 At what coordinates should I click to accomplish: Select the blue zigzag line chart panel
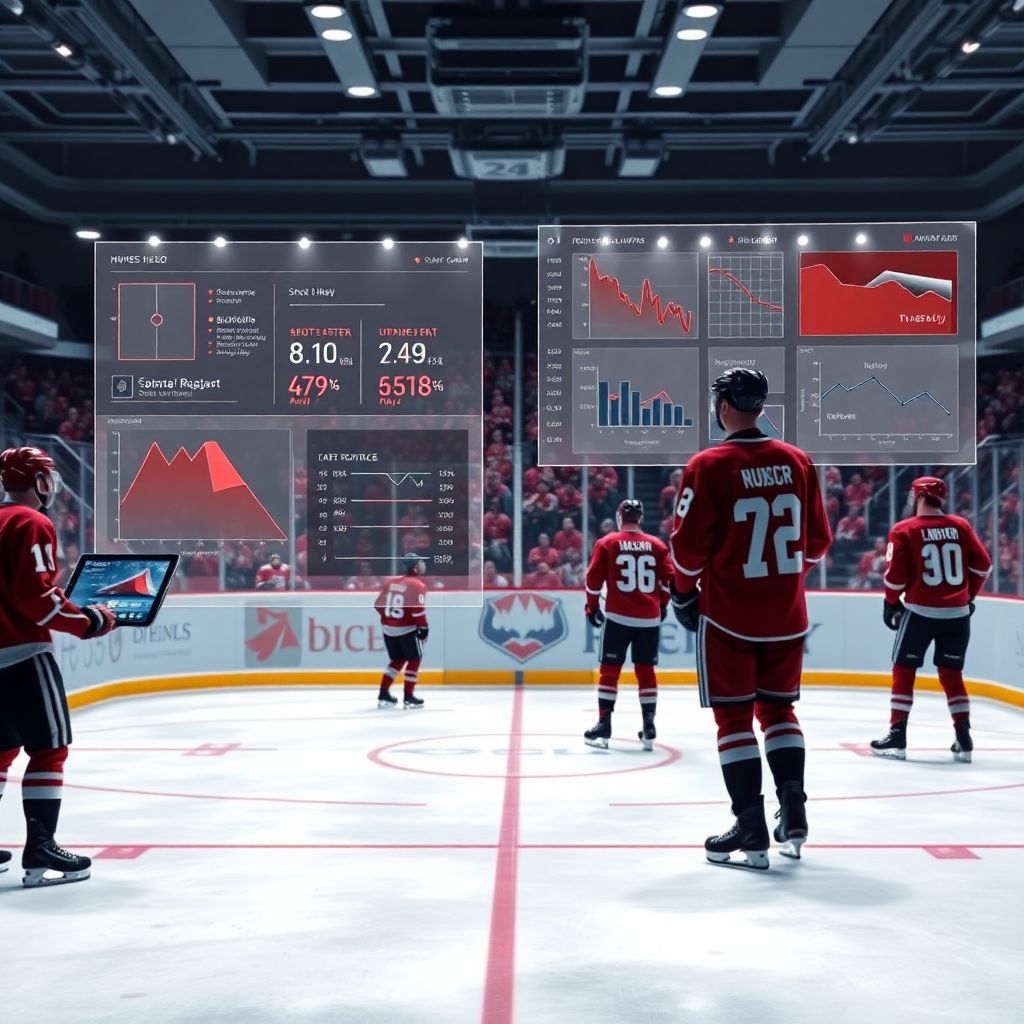point(877,399)
